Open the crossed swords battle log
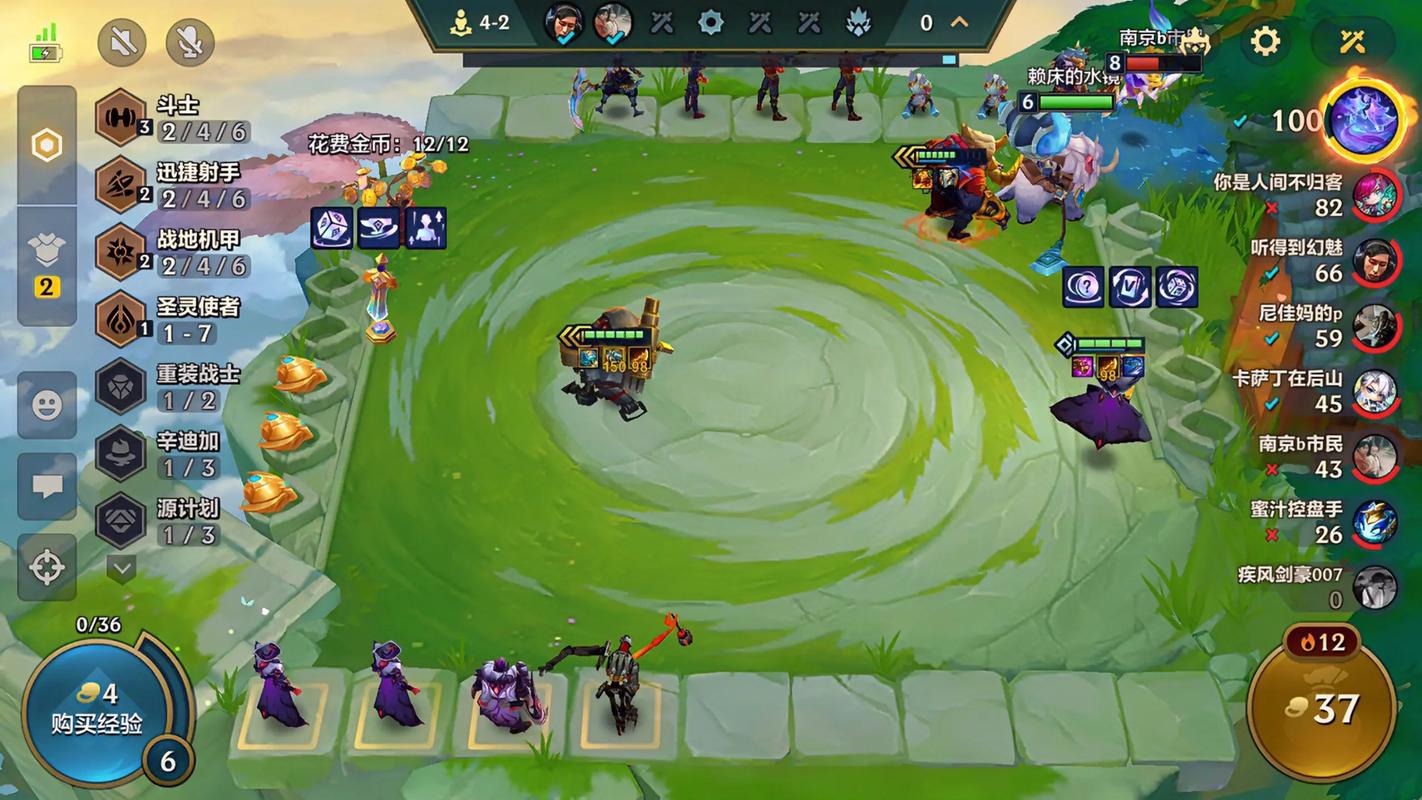This screenshot has width=1422, height=800. click(x=1353, y=41)
